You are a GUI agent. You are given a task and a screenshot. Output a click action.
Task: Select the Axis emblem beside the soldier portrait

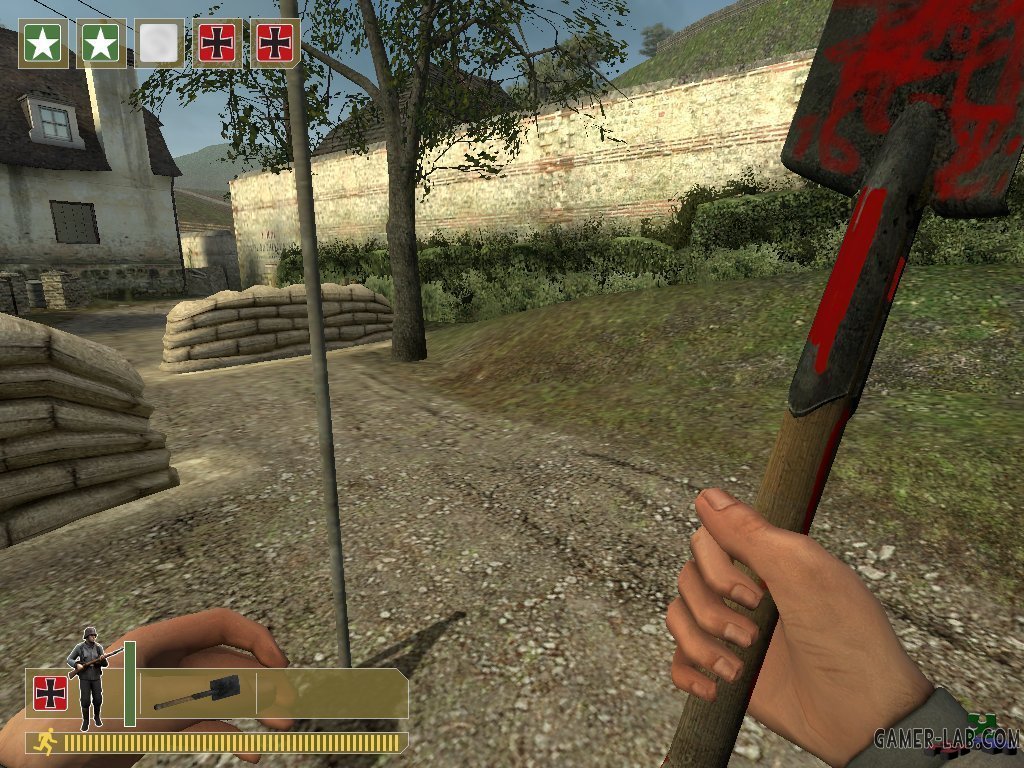50,693
